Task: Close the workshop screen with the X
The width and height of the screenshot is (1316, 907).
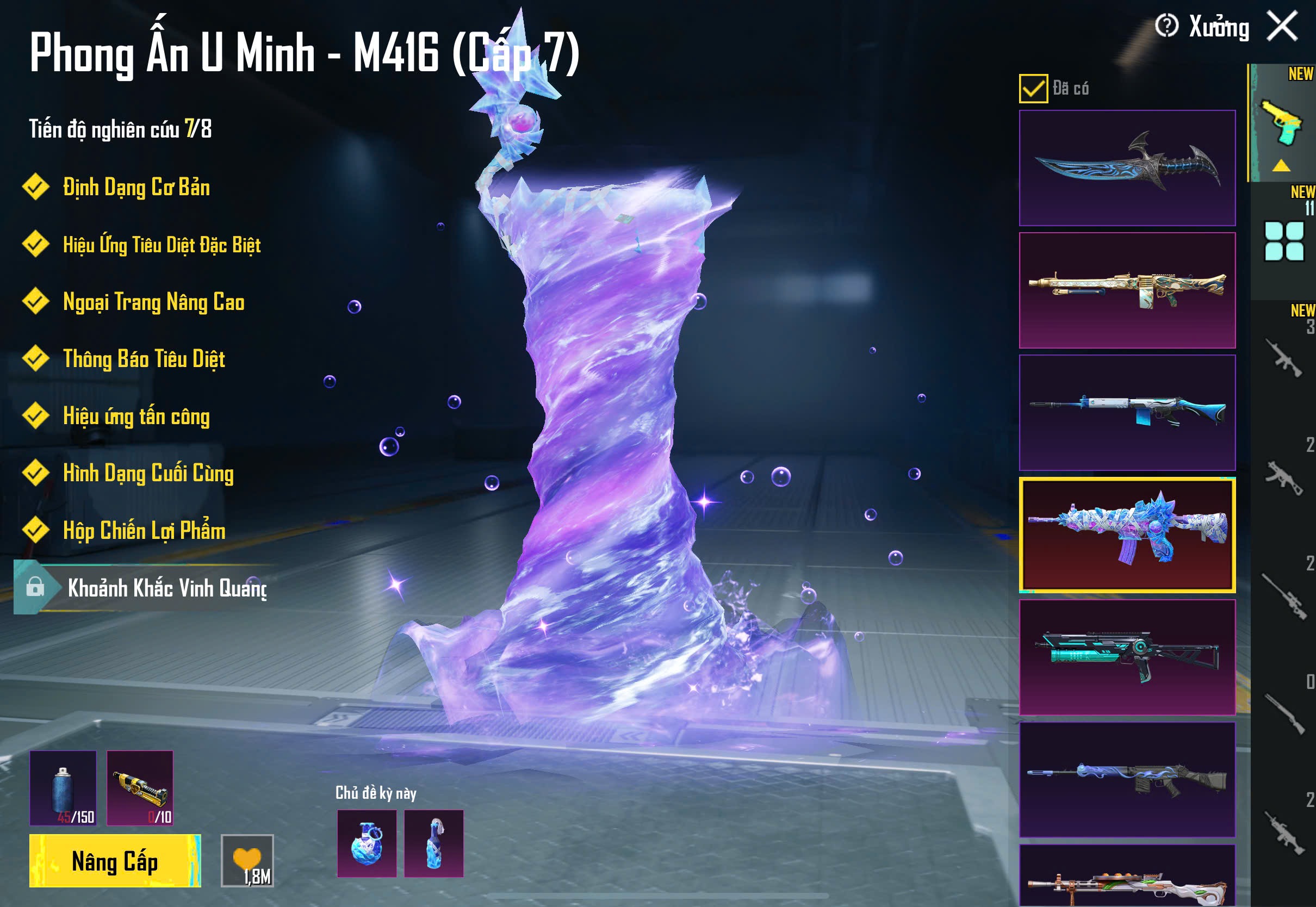Action: 1282,27
